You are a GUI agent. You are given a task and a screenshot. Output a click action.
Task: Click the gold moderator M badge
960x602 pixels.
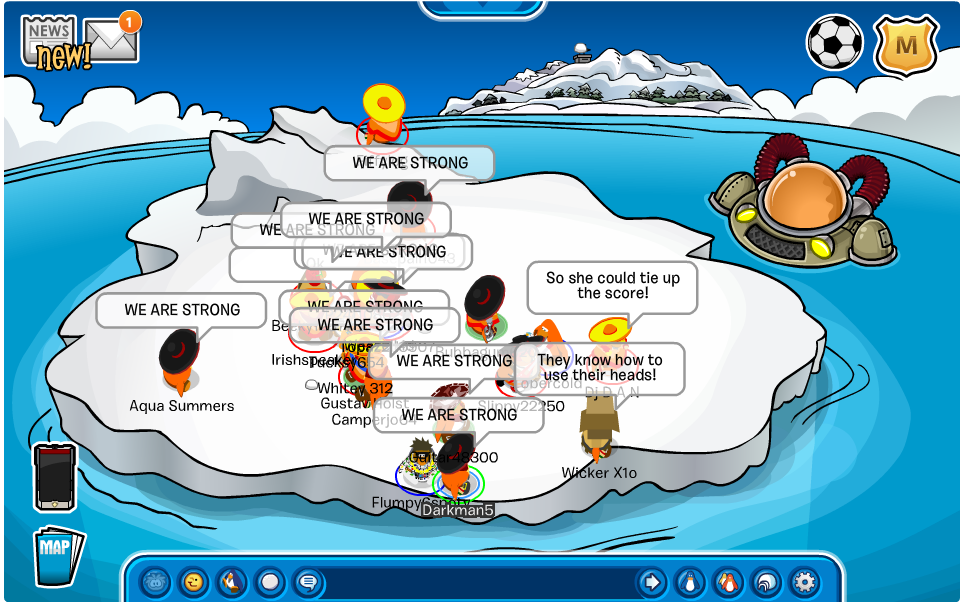click(x=905, y=45)
